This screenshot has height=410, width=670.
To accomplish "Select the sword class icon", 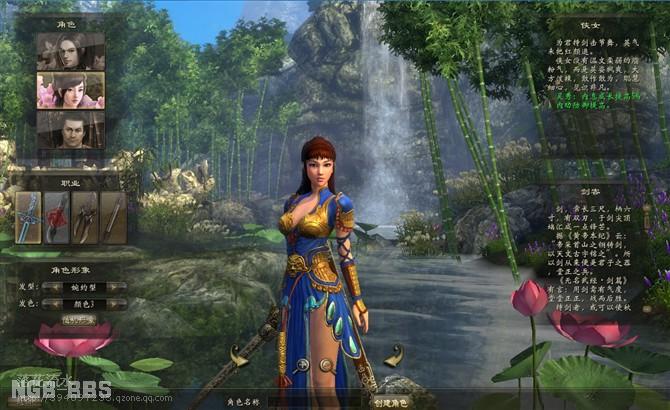I will [x=28, y=217].
